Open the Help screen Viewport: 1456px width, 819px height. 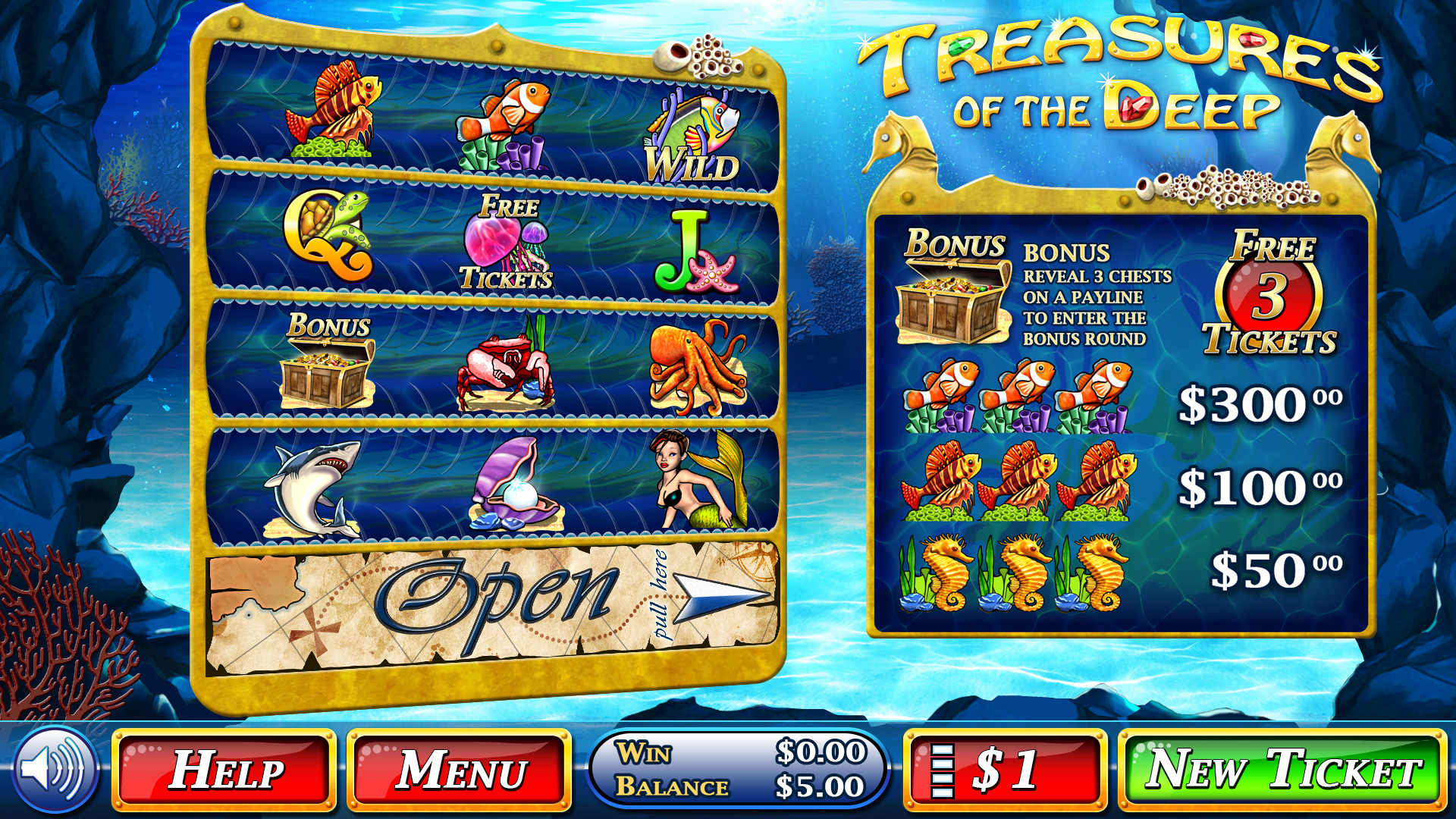[x=224, y=770]
